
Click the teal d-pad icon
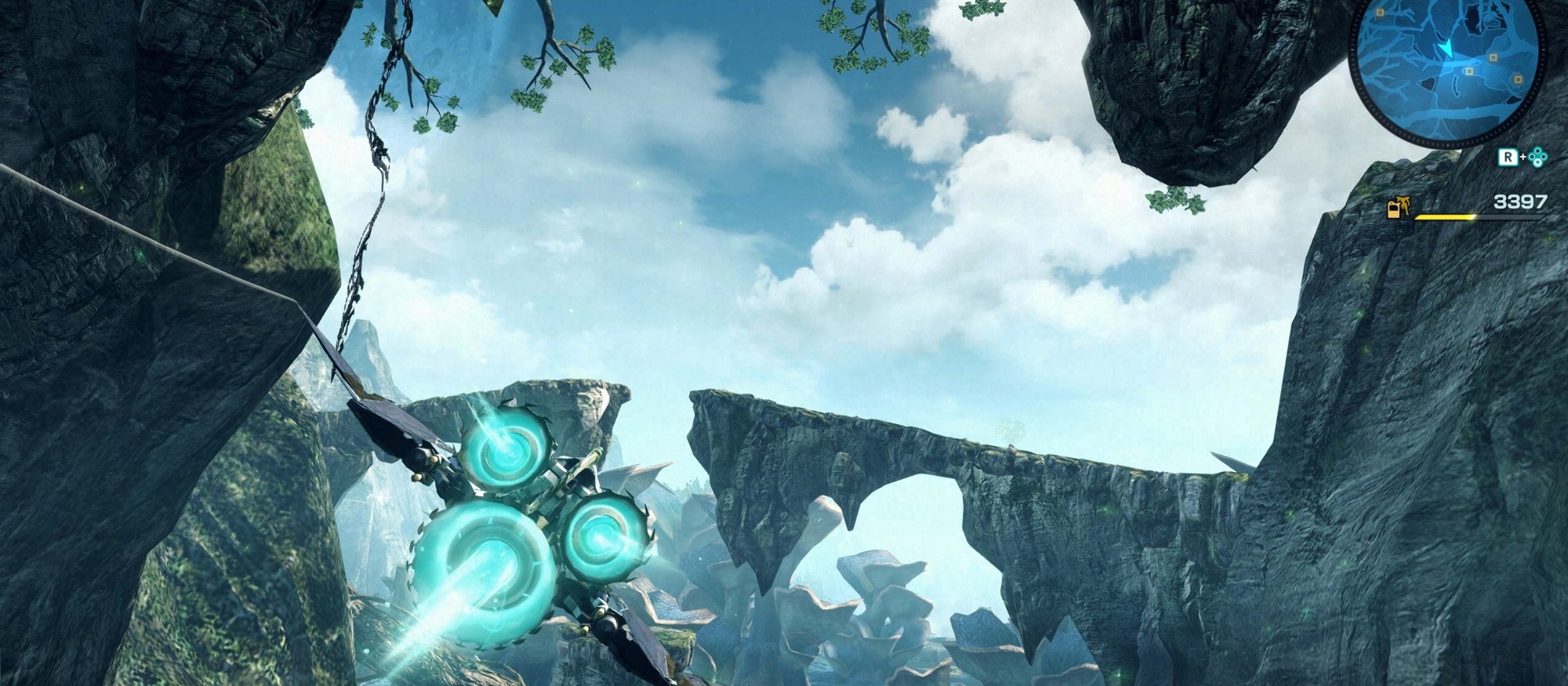1537,157
